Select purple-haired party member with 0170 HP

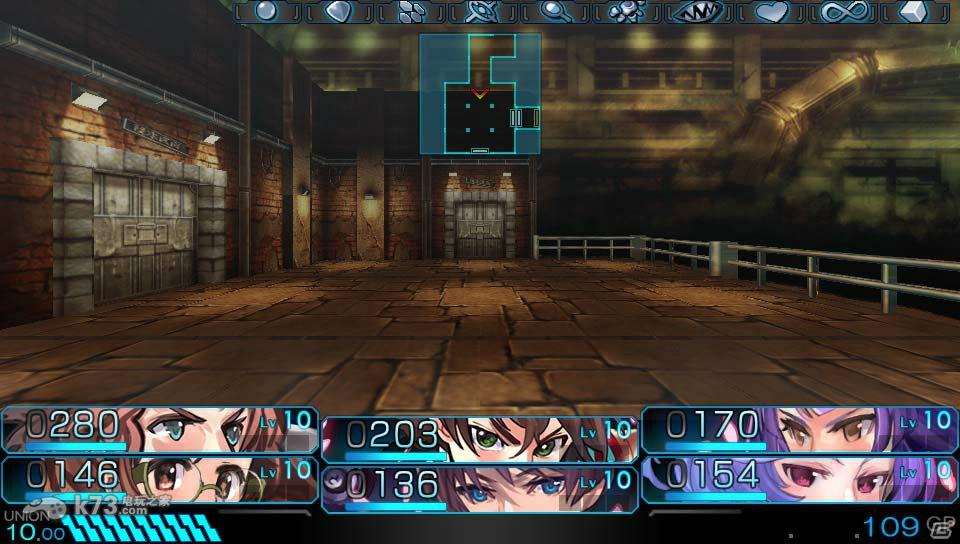798,430
